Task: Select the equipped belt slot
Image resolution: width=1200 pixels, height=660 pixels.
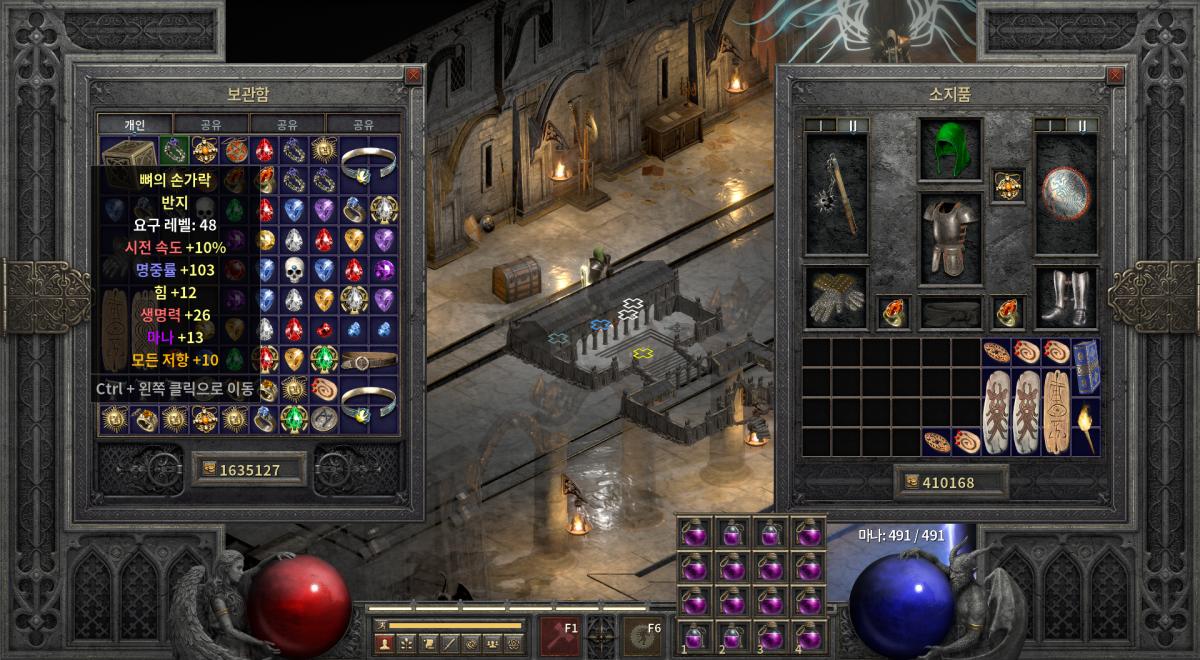Action: (950, 313)
